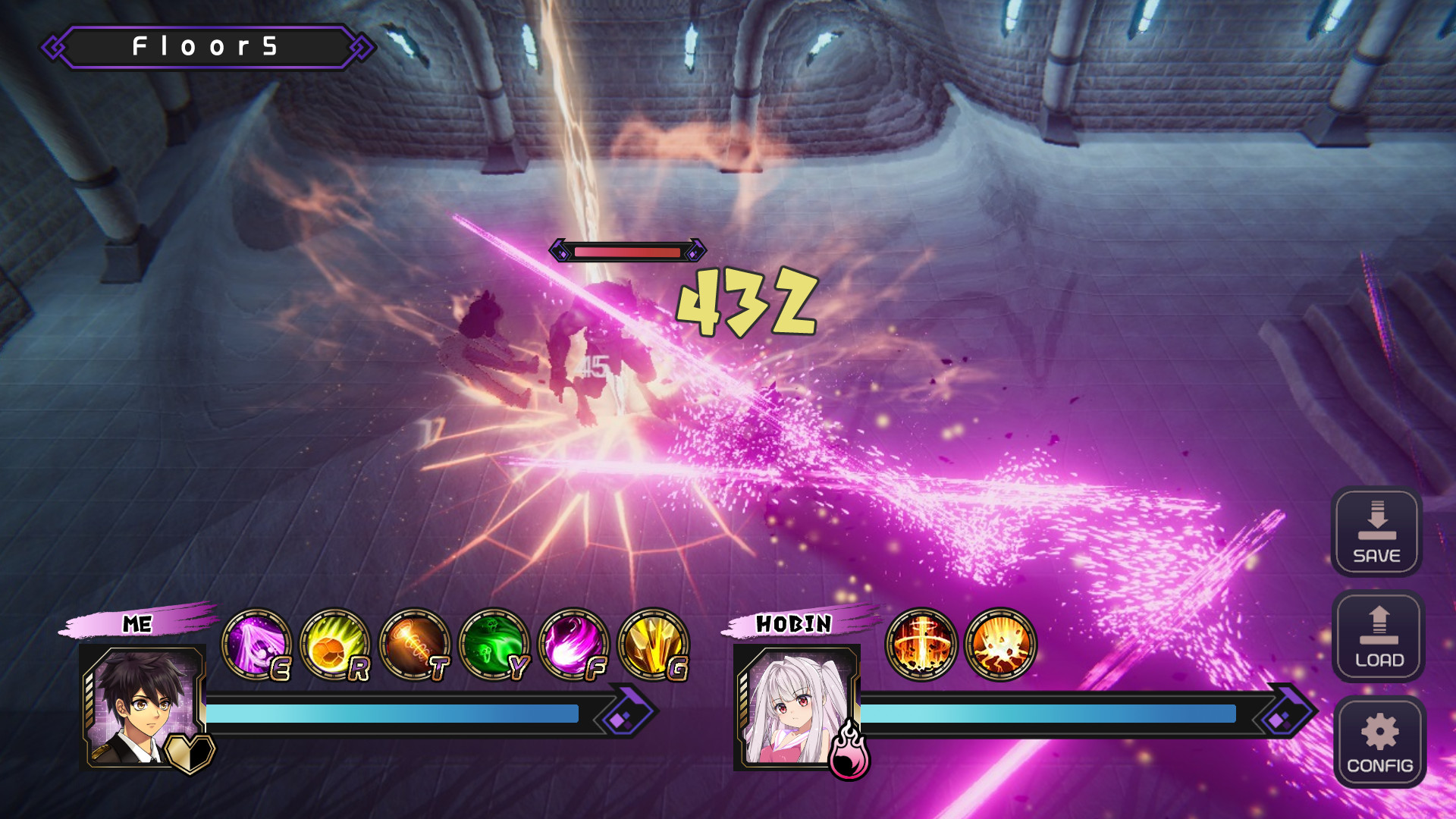Activate Hobin's lava explosion skill icon
This screenshot has height=819, width=1456.
click(x=1000, y=645)
